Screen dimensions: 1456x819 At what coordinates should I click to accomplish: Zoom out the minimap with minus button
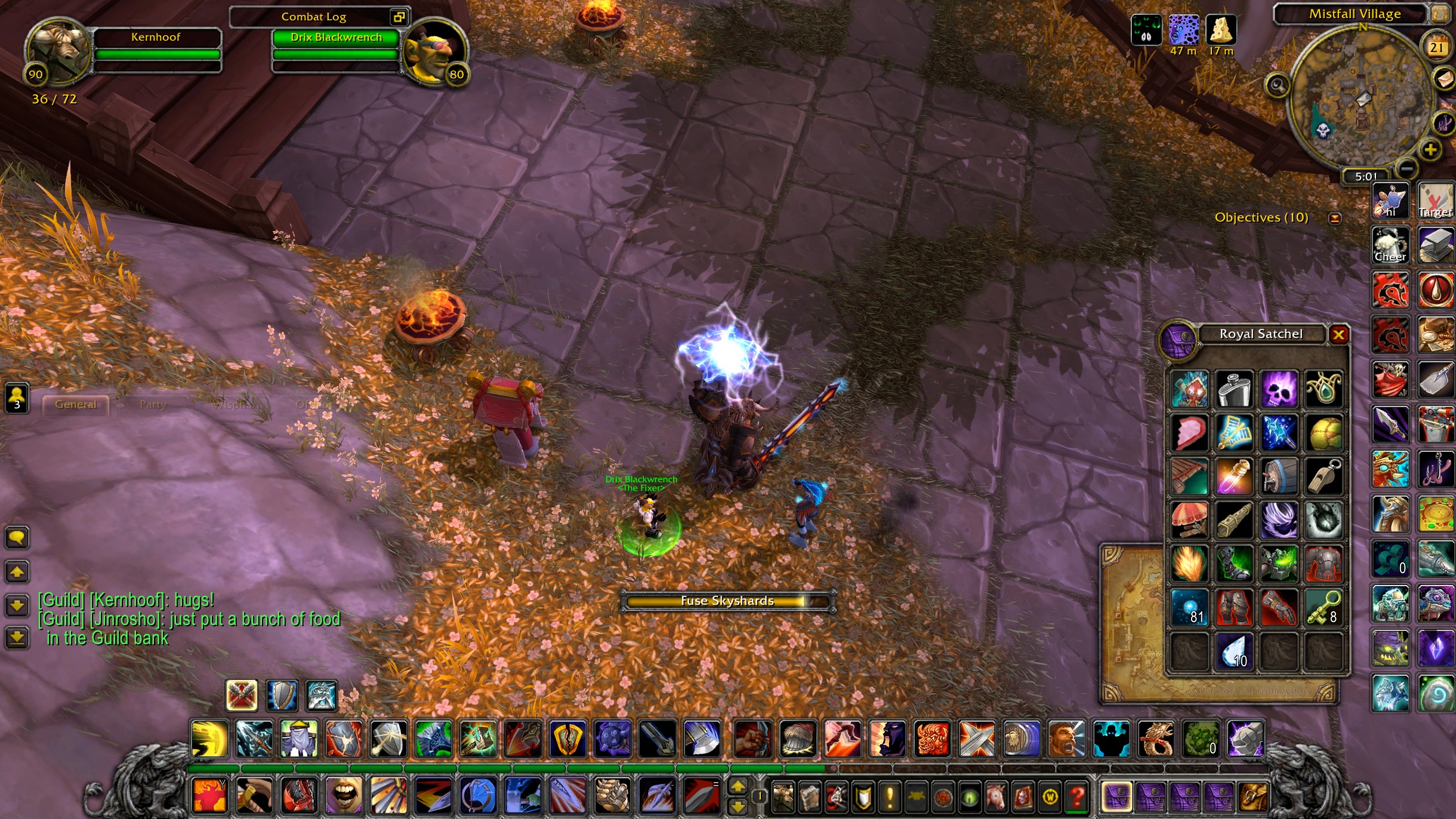(x=1406, y=169)
